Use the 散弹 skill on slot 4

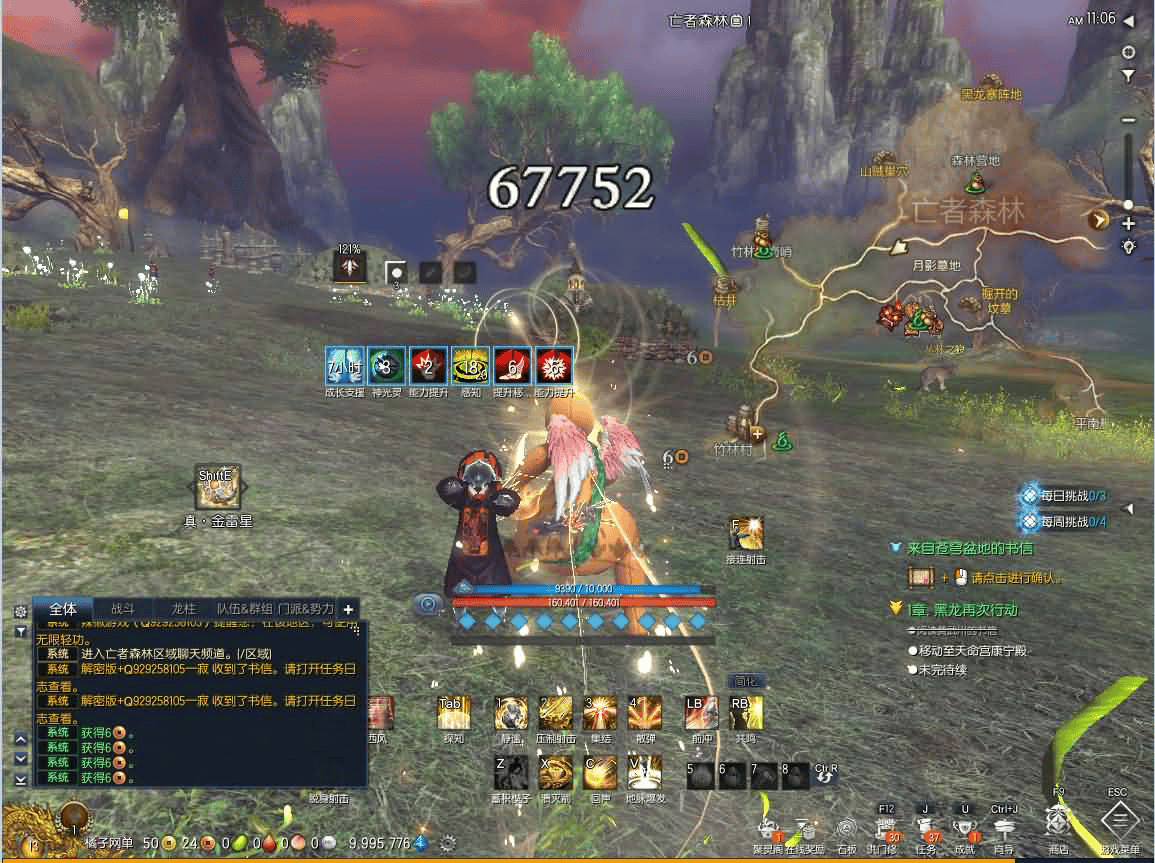coord(645,714)
